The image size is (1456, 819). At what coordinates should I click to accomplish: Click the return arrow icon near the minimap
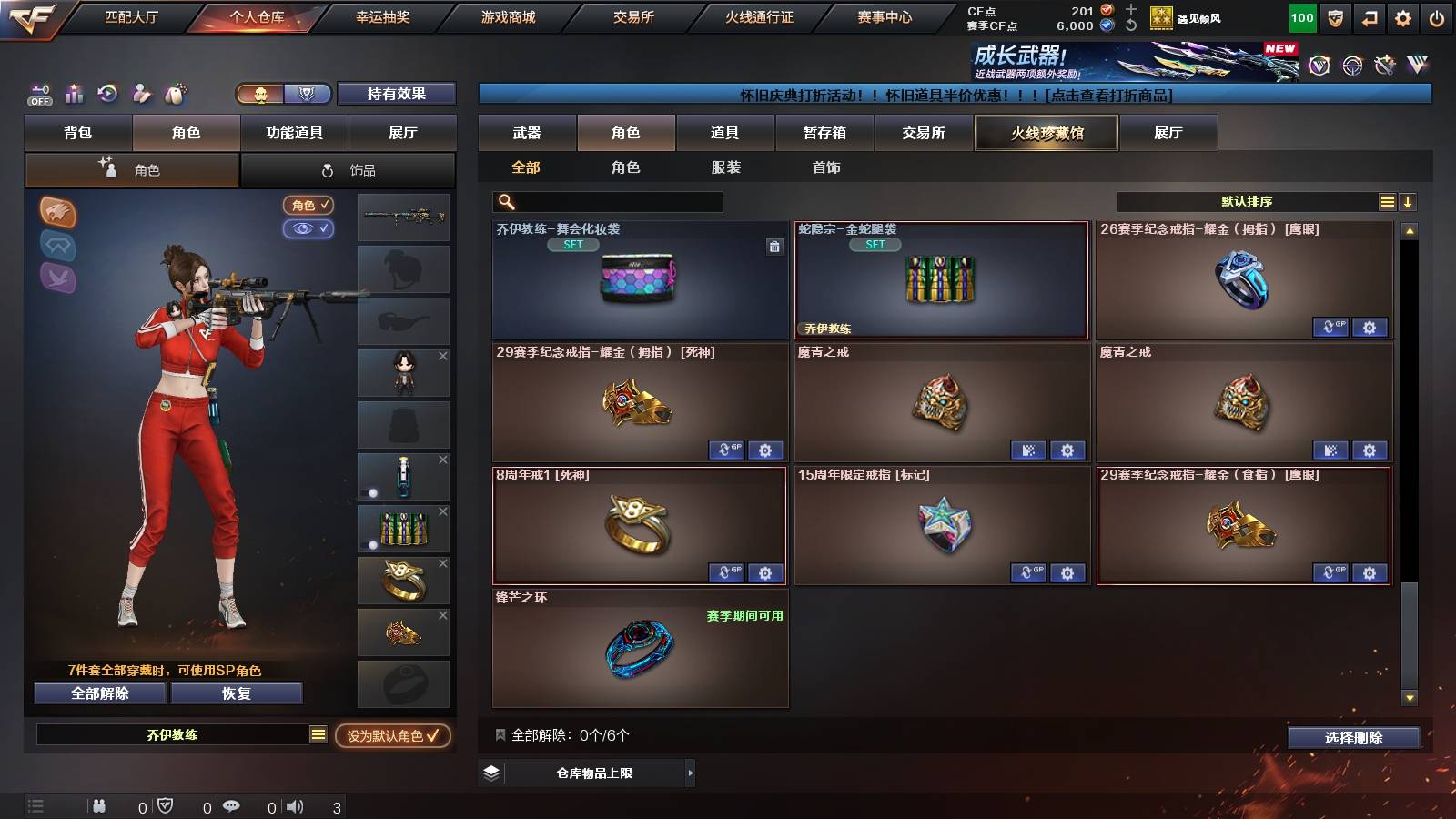point(1369,16)
